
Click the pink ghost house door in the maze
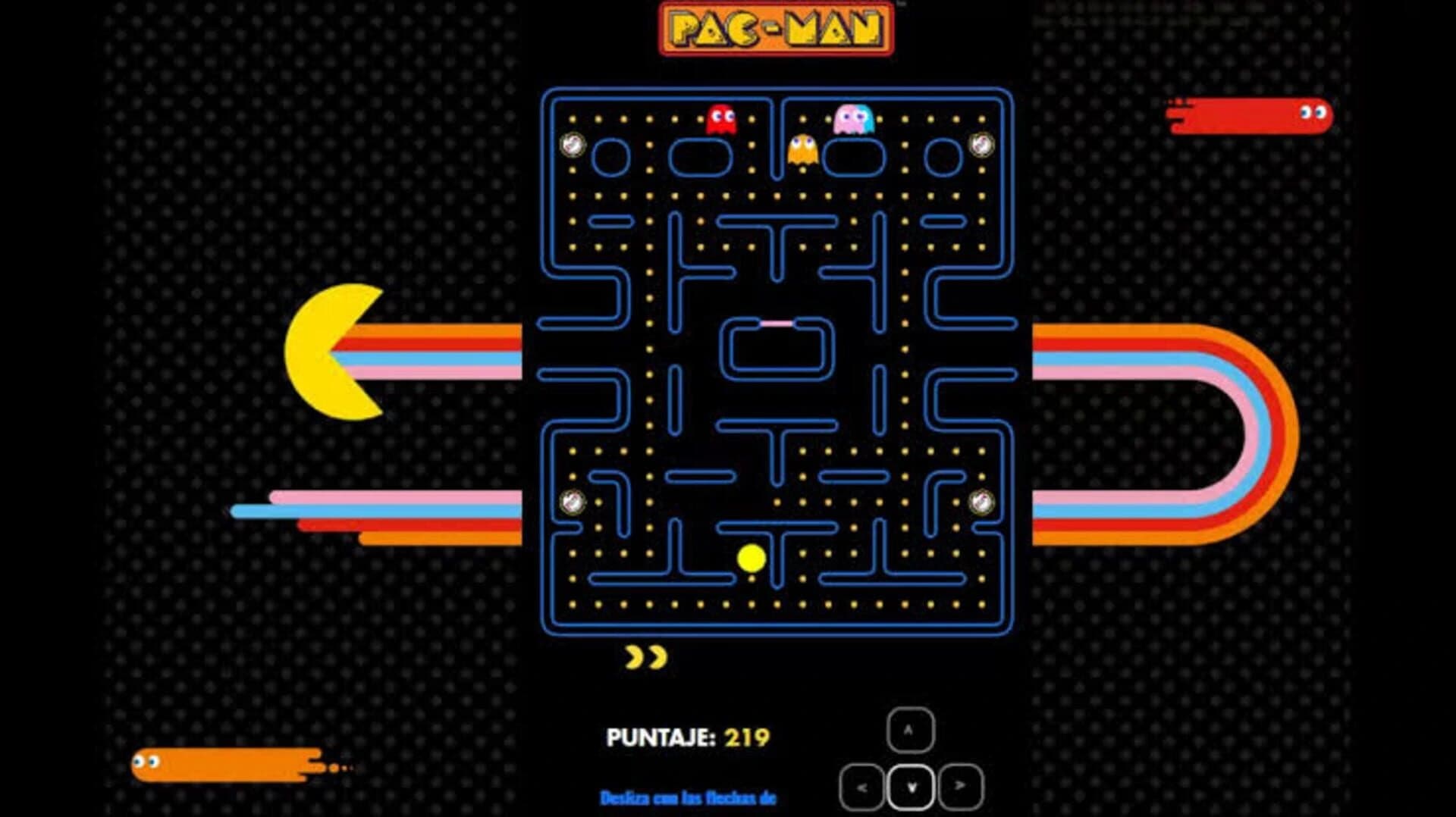[775, 323]
